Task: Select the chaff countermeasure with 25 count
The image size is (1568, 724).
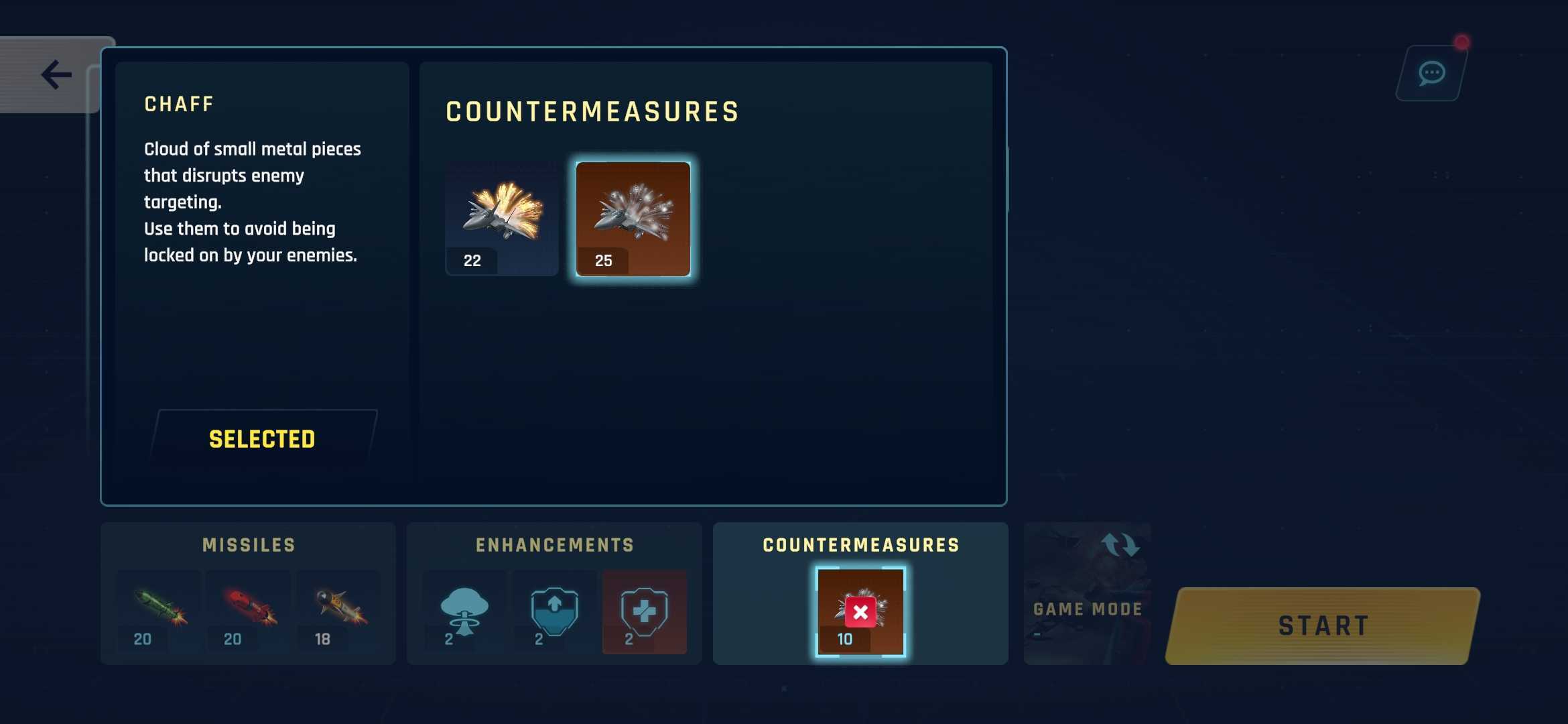Action: point(633,217)
